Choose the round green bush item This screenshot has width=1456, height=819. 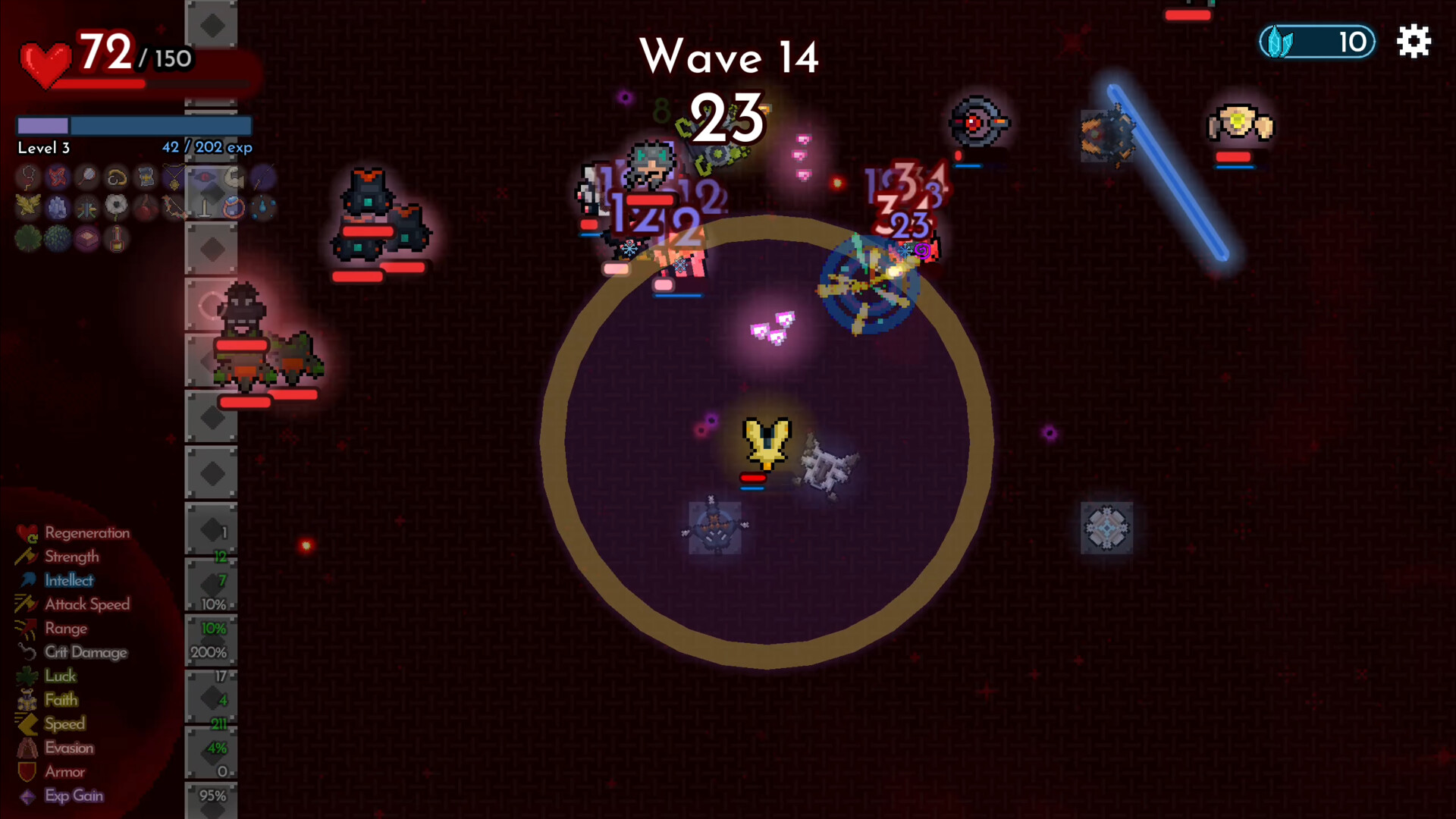[x=58, y=239]
